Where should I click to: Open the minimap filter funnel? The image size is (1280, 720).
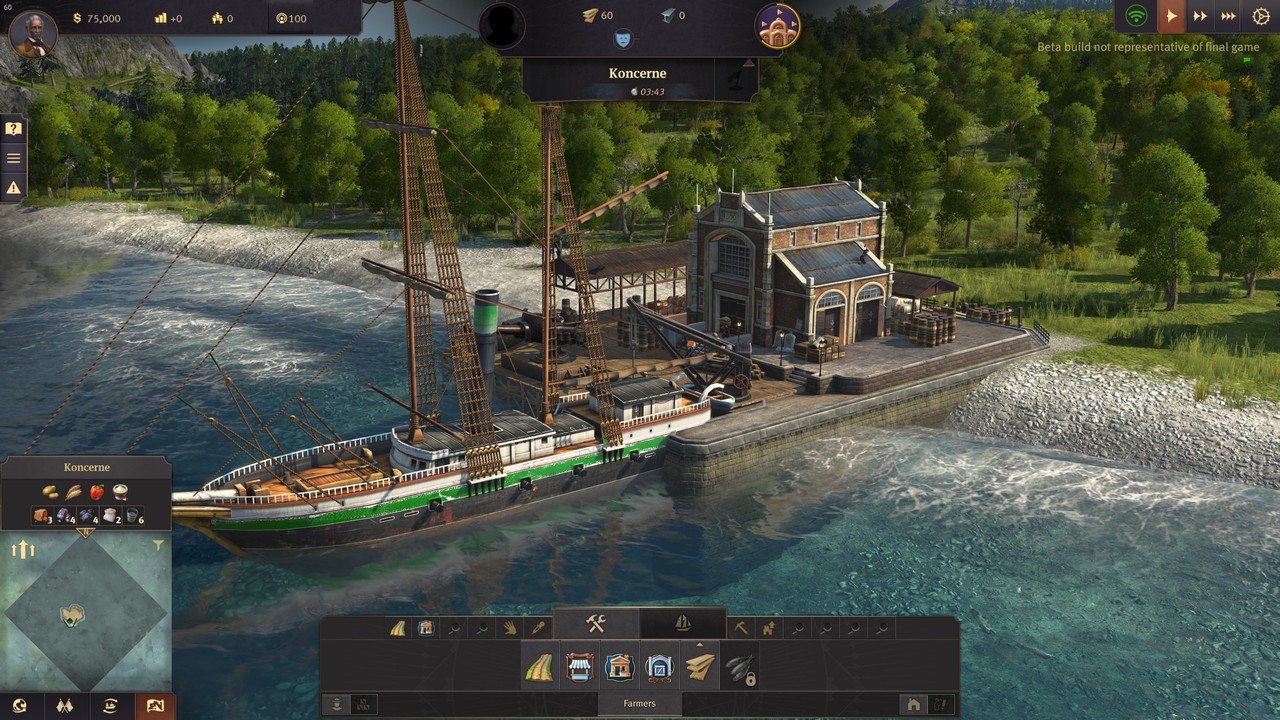pos(158,546)
